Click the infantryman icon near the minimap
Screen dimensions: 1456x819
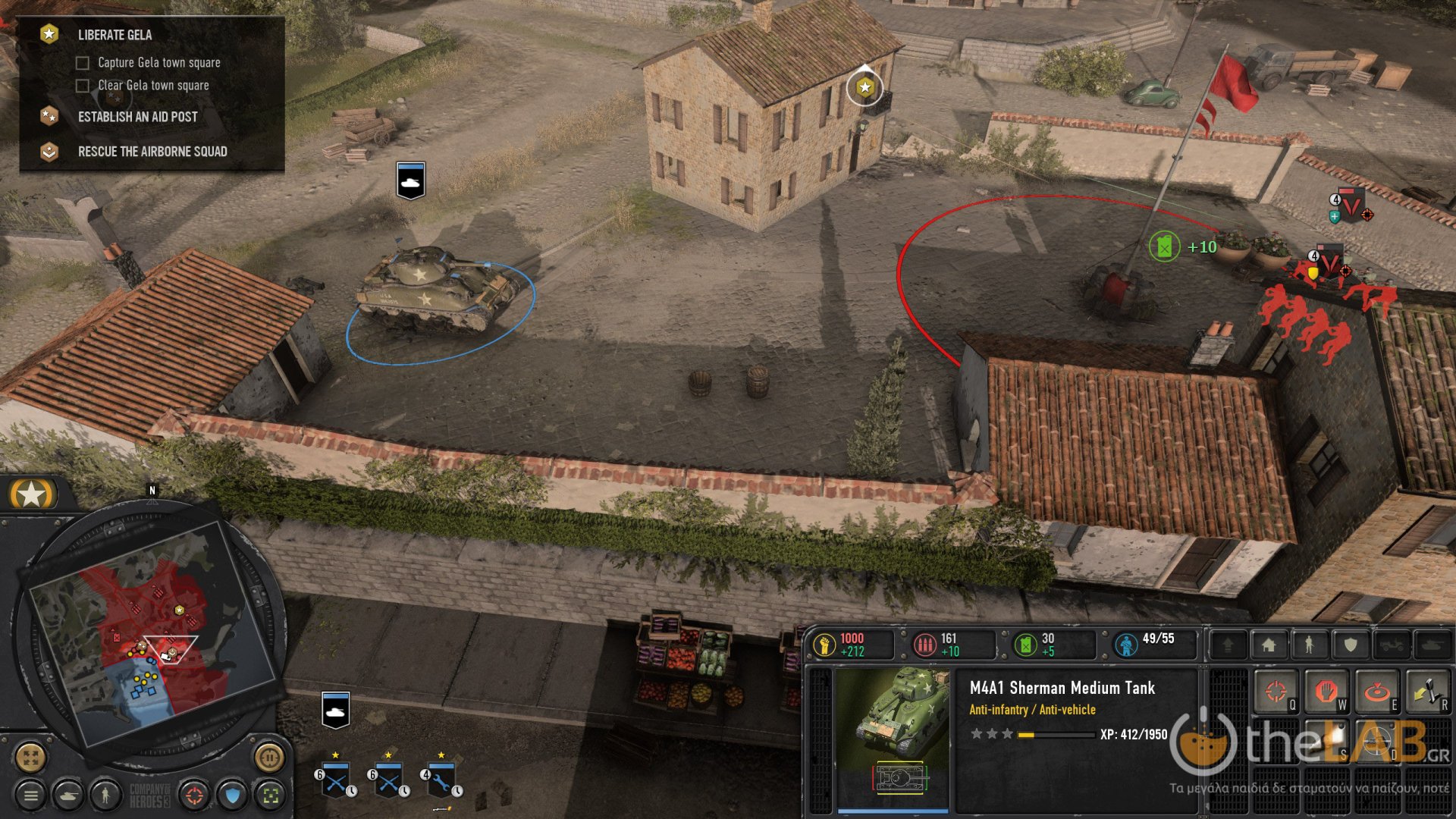105,795
